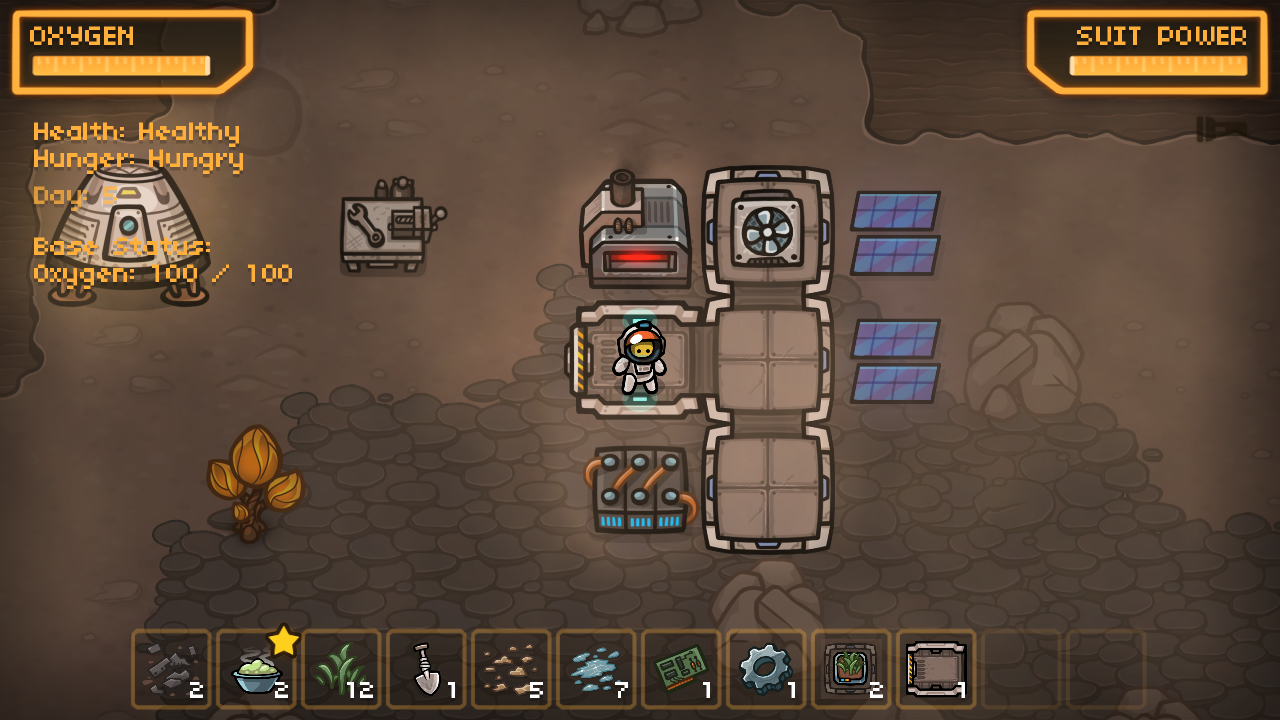Select the brown dirt clumps slot
This screenshot has width=1280, height=720.
tap(511, 668)
